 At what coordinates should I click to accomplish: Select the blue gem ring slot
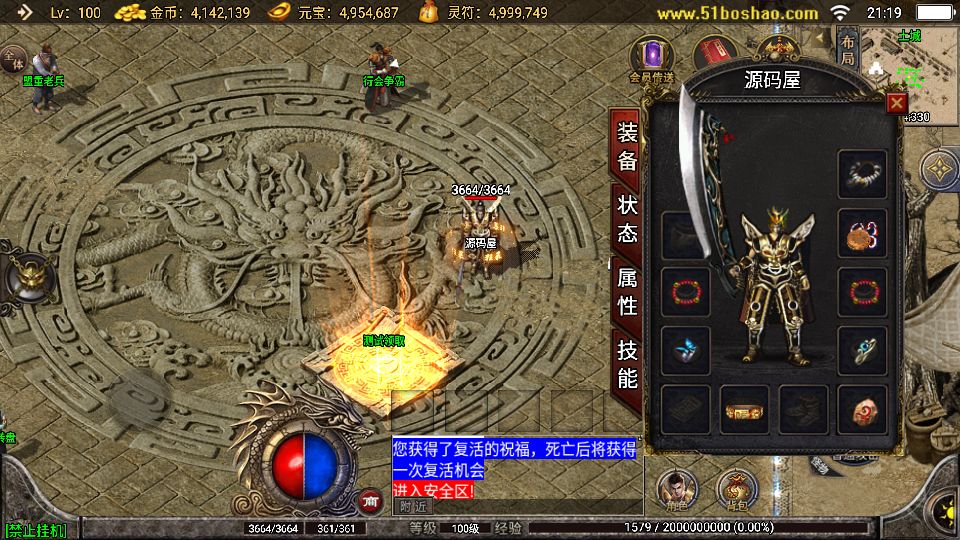click(686, 351)
